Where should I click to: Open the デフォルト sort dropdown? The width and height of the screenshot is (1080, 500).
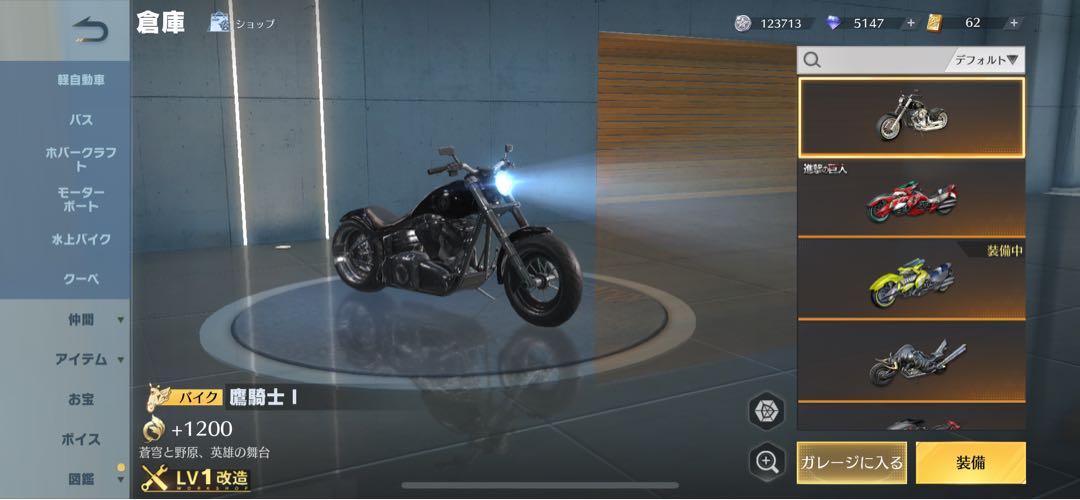point(985,60)
